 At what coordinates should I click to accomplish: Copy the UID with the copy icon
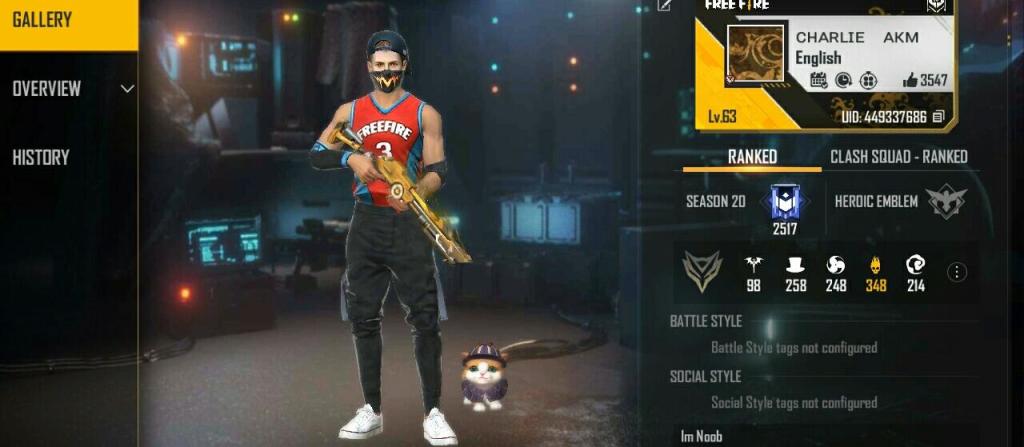pos(938,118)
